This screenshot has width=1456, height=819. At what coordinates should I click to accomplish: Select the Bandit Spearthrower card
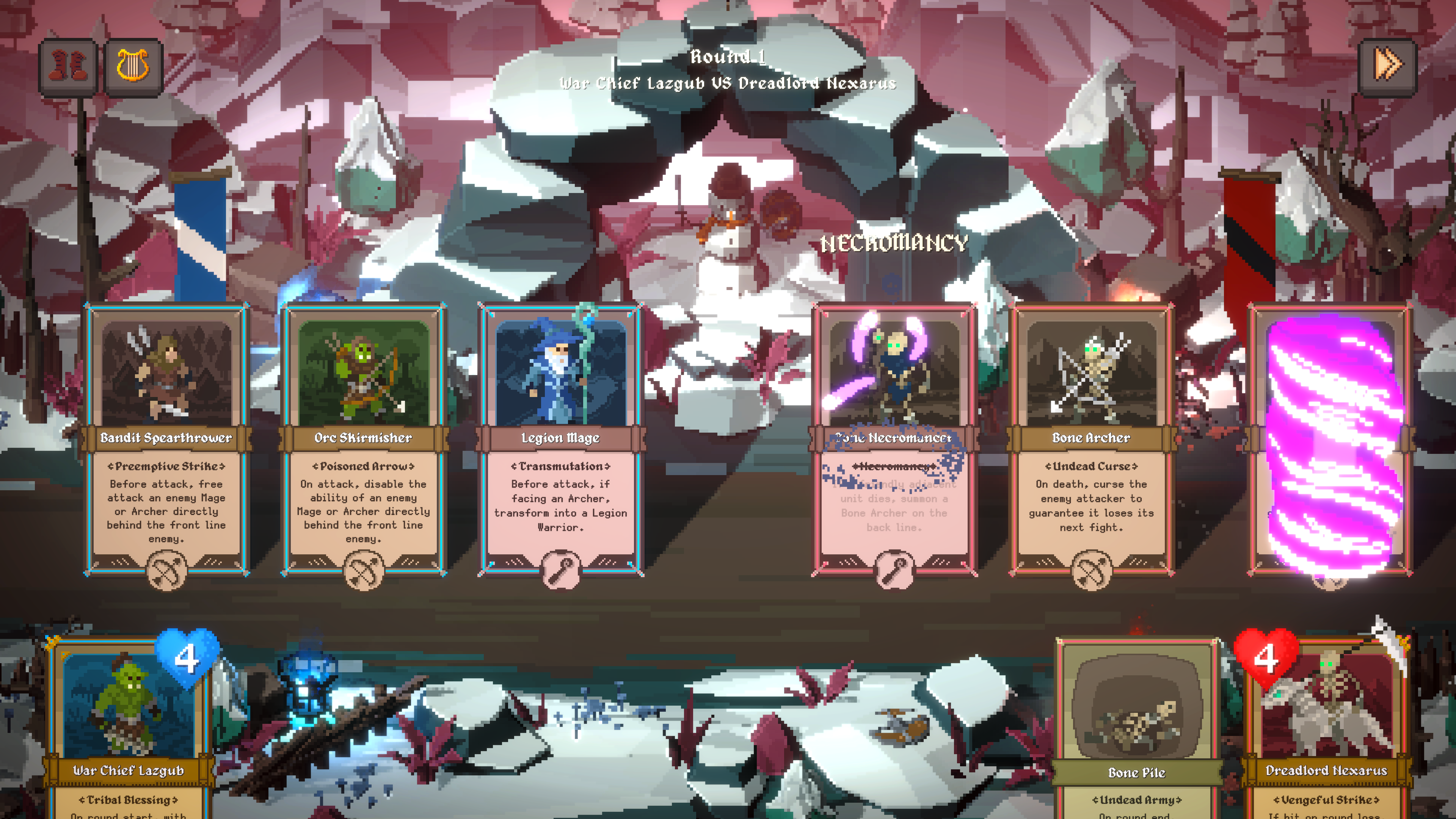click(x=166, y=438)
